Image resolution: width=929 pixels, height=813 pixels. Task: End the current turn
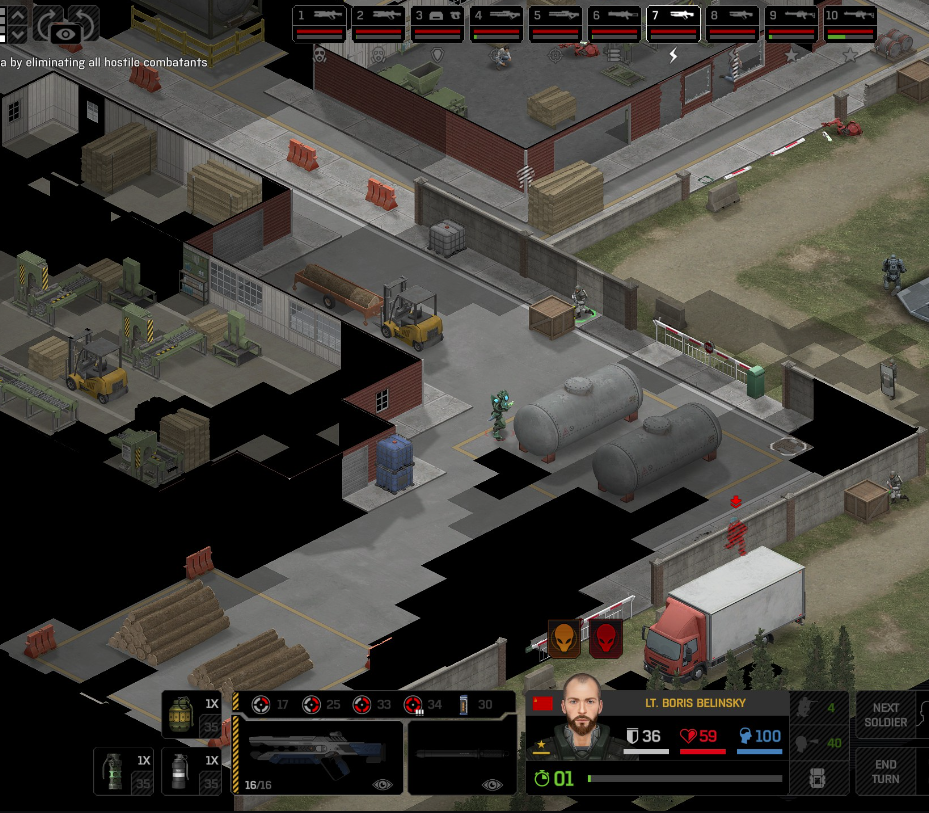pos(886,771)
